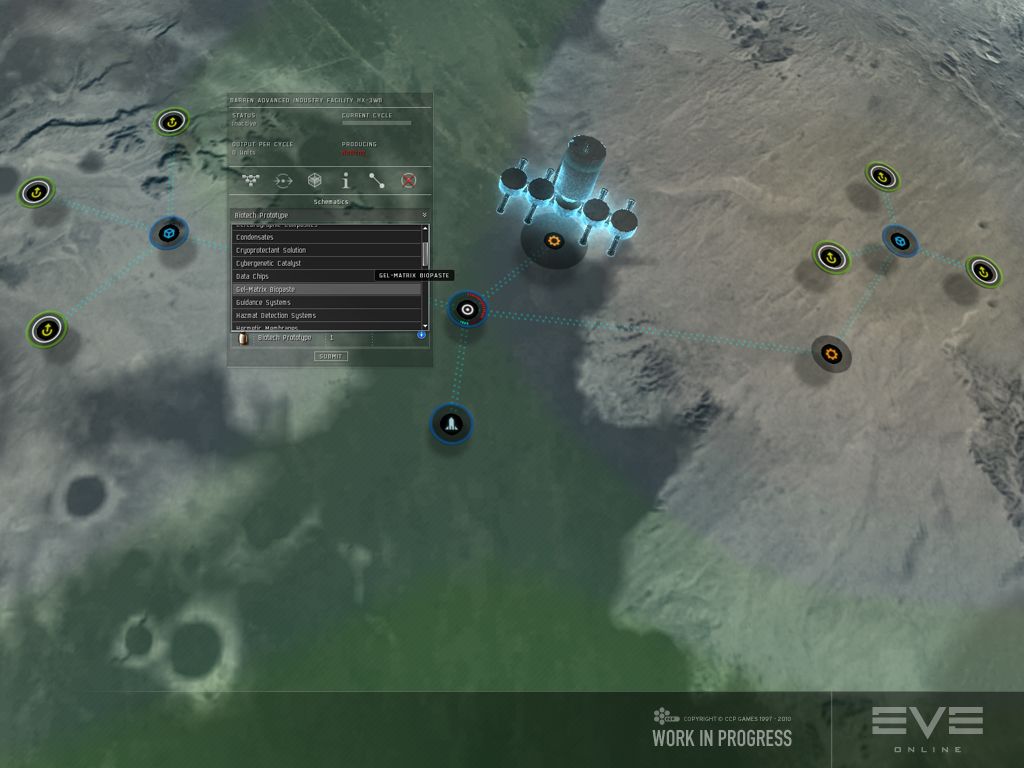Screen dimensions: 1024x768
Task: Select the command center pin with red ring
Action: 467,310
